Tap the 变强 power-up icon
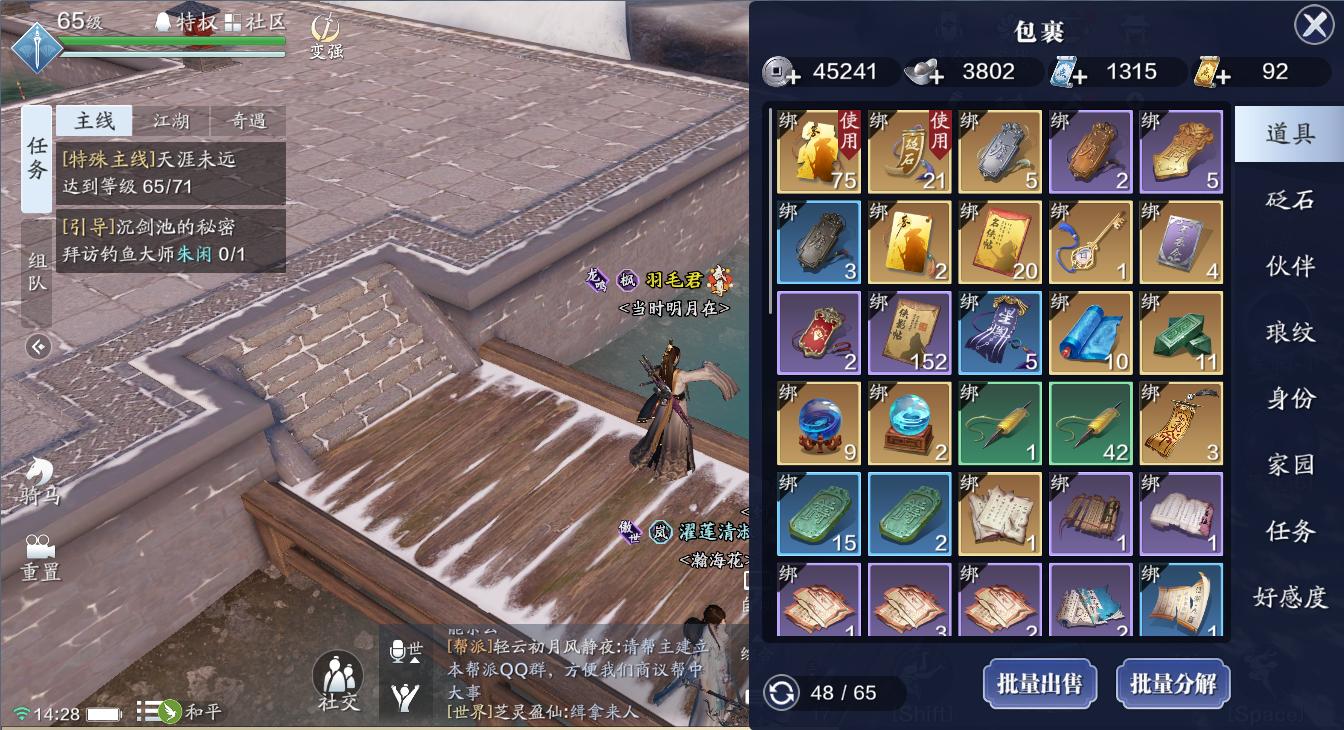This screenshot has height=730, width=1344. pos(325,37)
